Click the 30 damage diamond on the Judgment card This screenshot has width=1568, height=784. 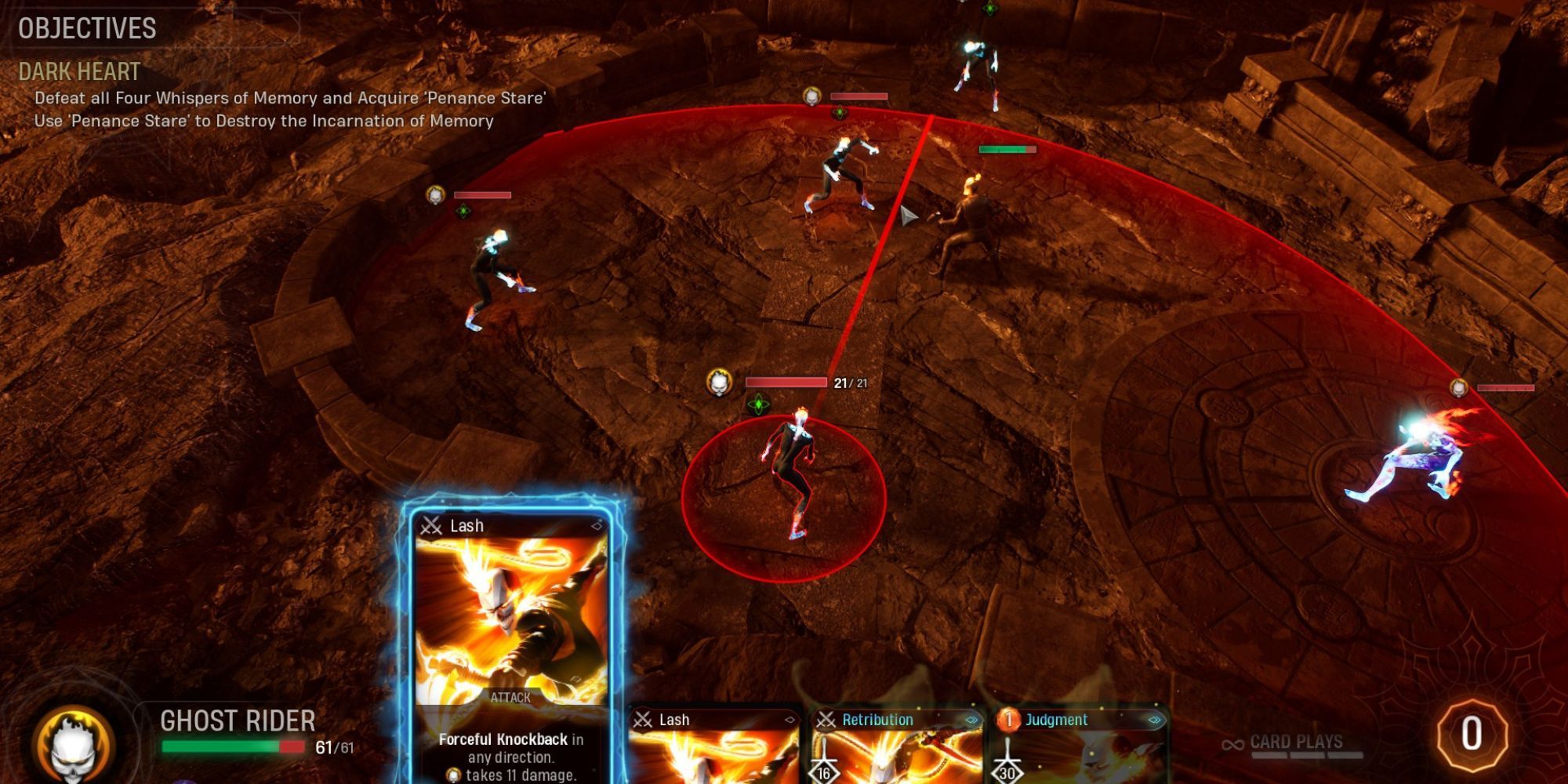click(1008, 774)
